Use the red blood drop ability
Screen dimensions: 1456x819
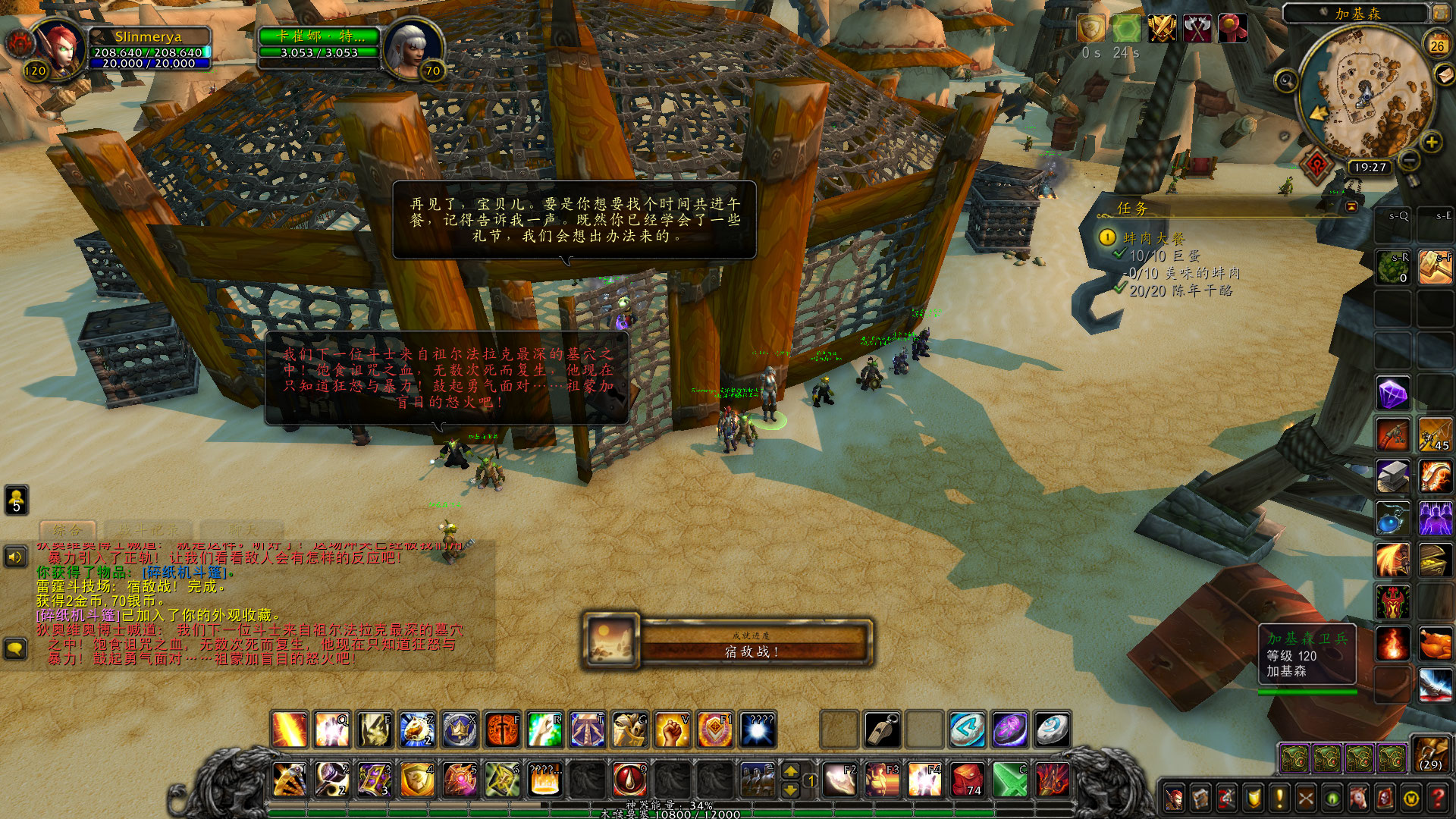pos(629,779)
